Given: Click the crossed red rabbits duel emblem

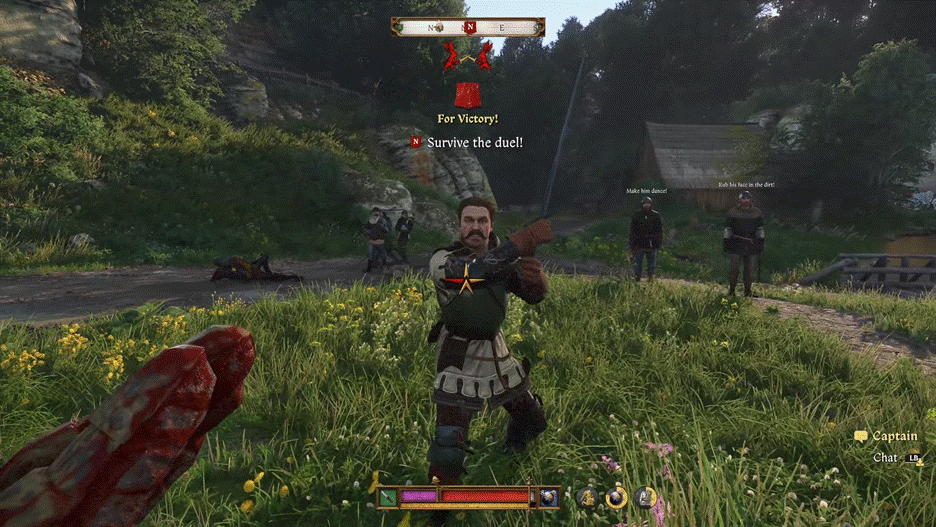Looking at the screenshot, I should [467, 55].
